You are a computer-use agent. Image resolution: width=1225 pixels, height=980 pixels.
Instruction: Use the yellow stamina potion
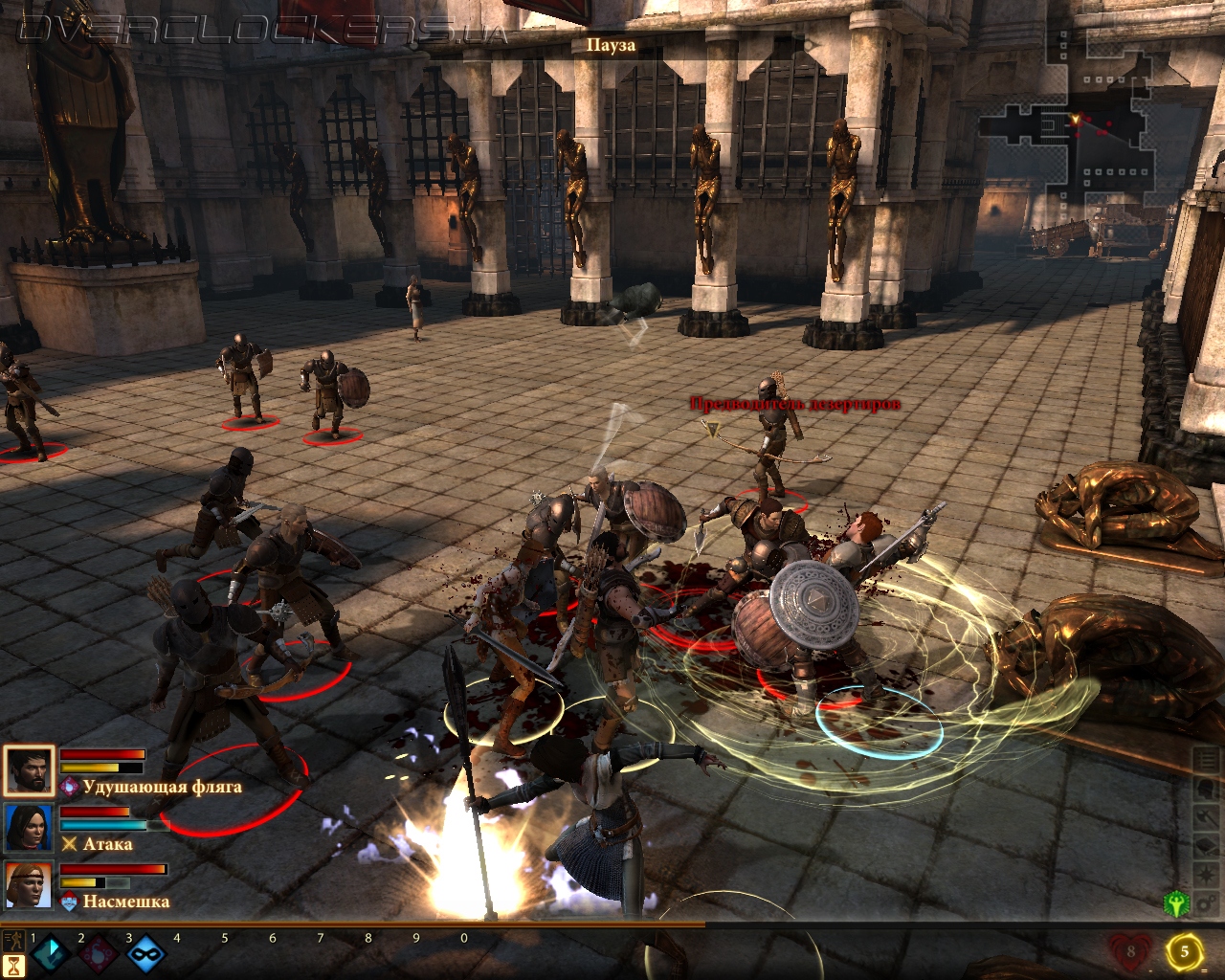tap(1185, 951)
